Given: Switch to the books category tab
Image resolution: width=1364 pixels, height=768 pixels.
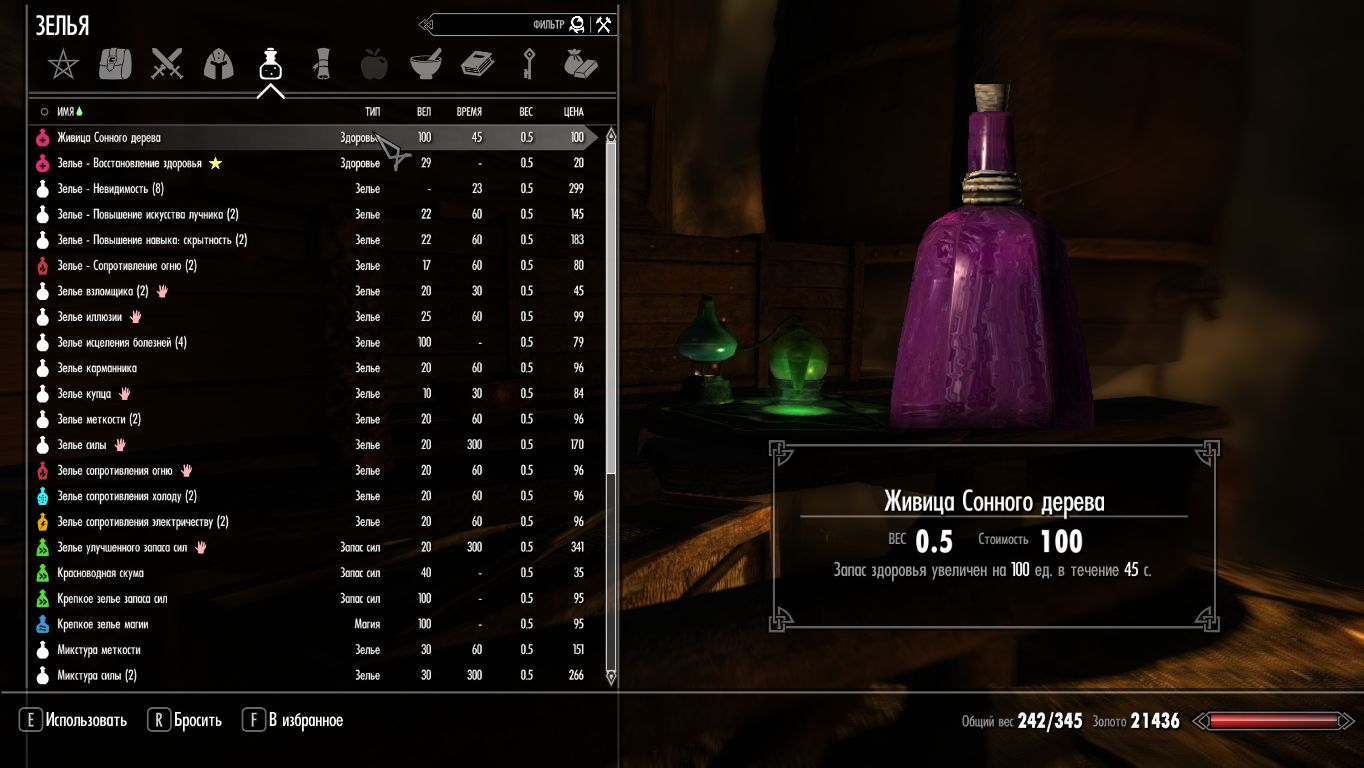Looking at the screenshot, I should pyautogui.click(x=477, y=65).
